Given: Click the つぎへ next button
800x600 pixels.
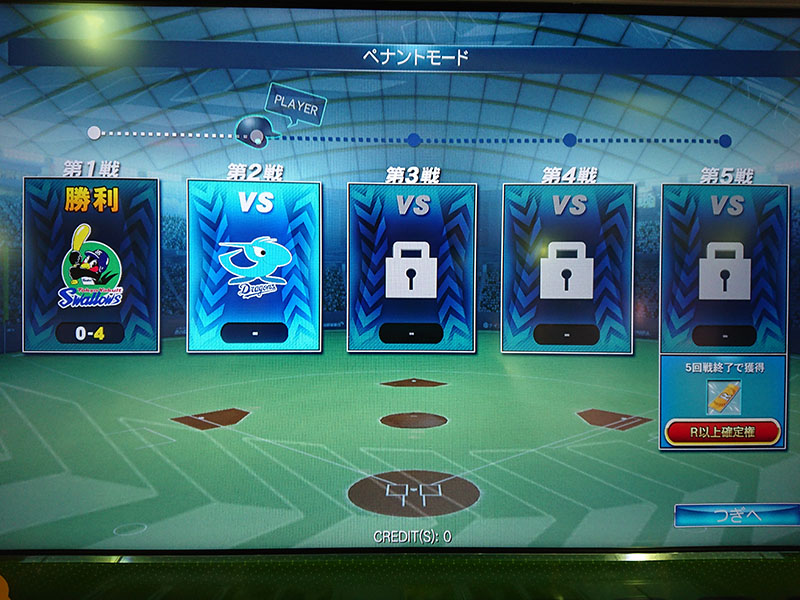Looking at the screenshot, I should click(736, 515).
